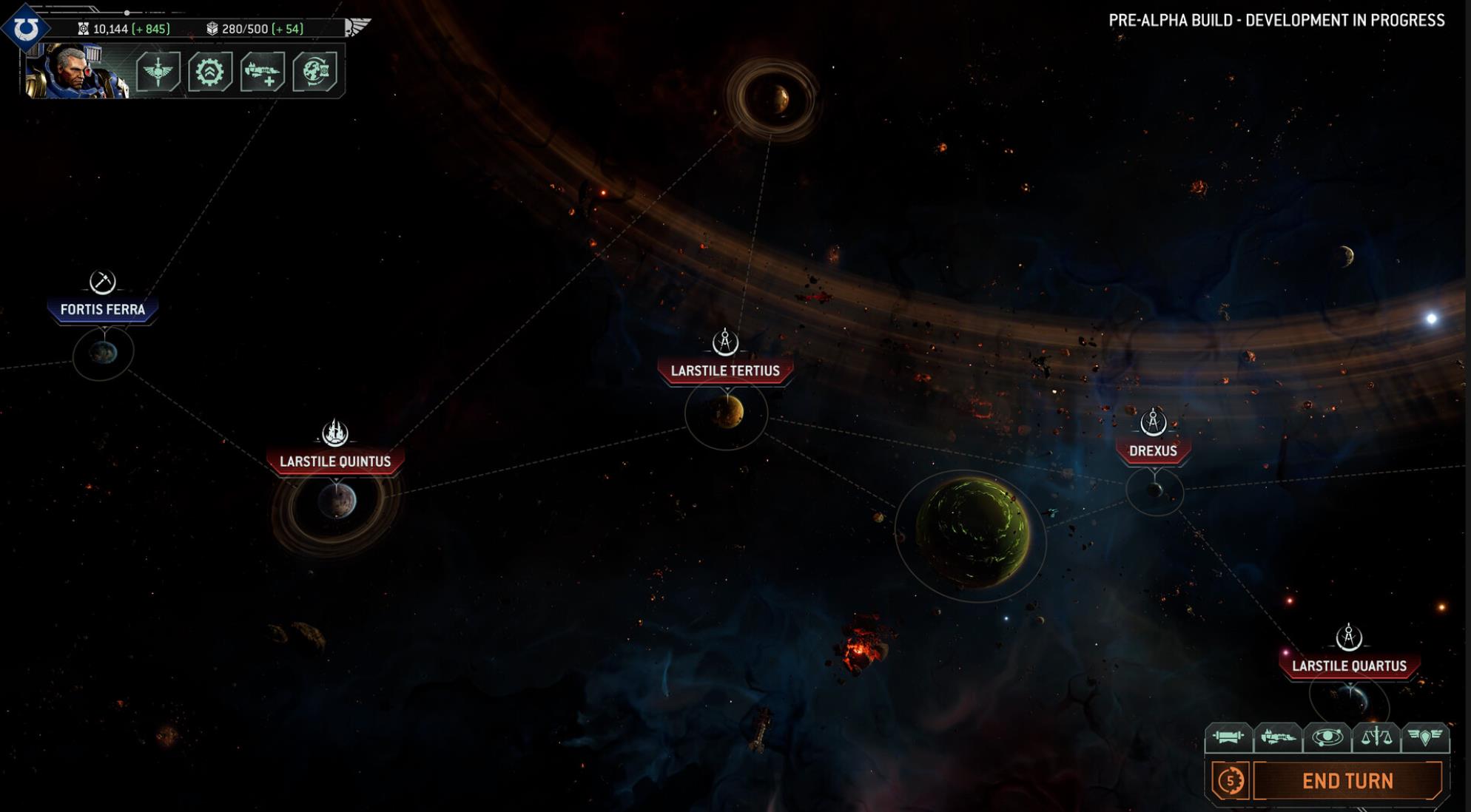Select the Larstile Quartus planet label
1471x812 pixels.
pos(1349,666)
